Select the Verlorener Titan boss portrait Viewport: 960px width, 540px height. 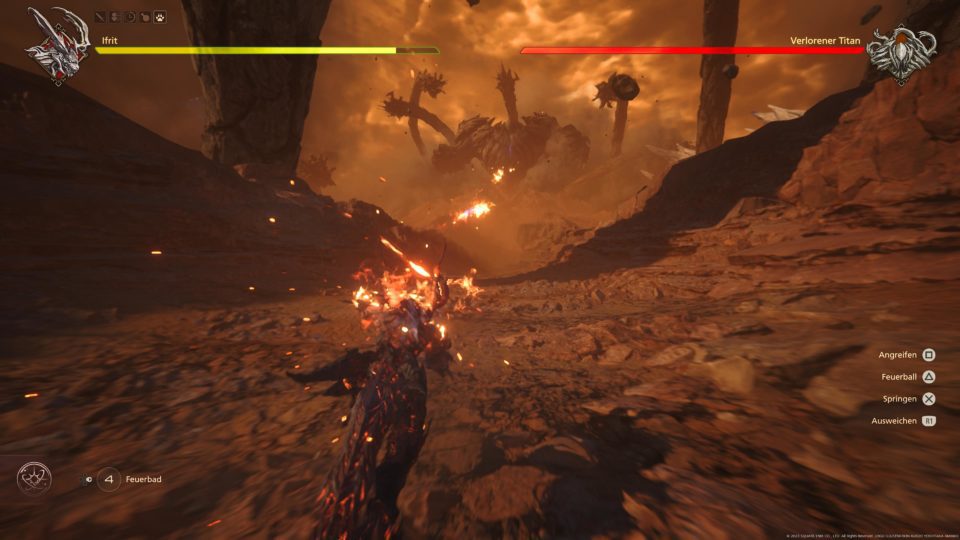(900, 48)
